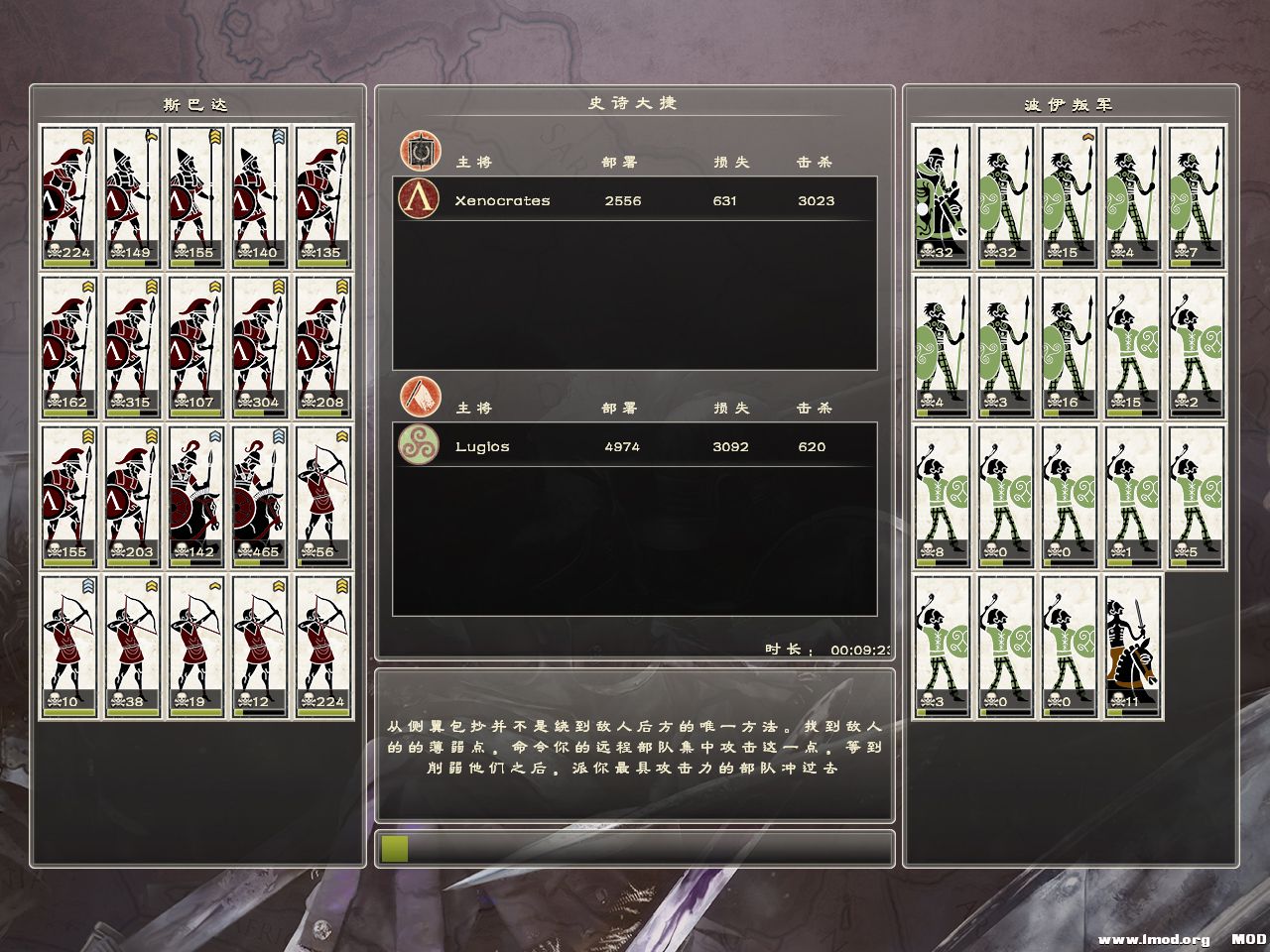Choose the hoplite card with 304 kills
Screen dimensions: 1270x952
[260, 347]
